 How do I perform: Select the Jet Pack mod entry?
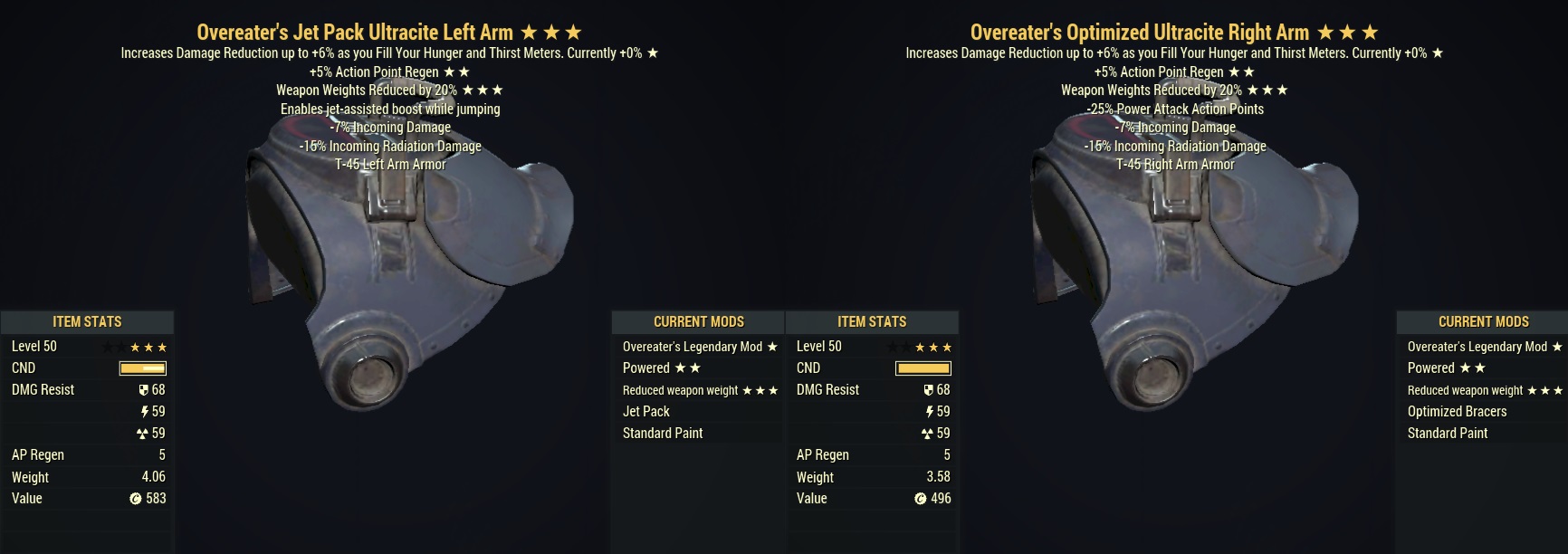tap(646, 411)
